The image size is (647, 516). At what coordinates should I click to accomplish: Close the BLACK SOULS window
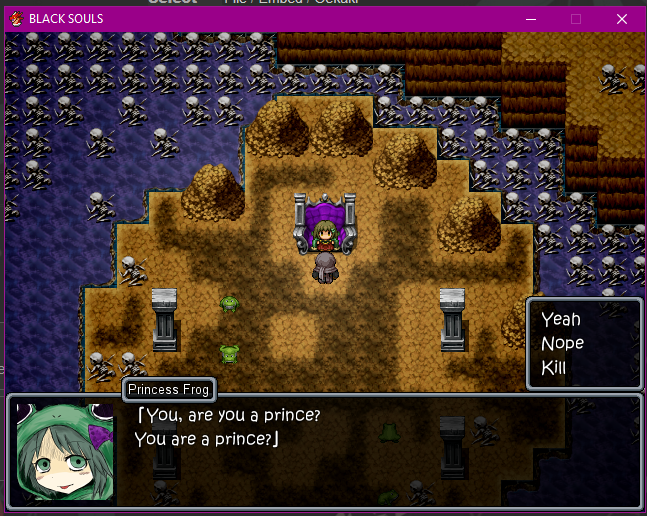click(x=622, y=18)
